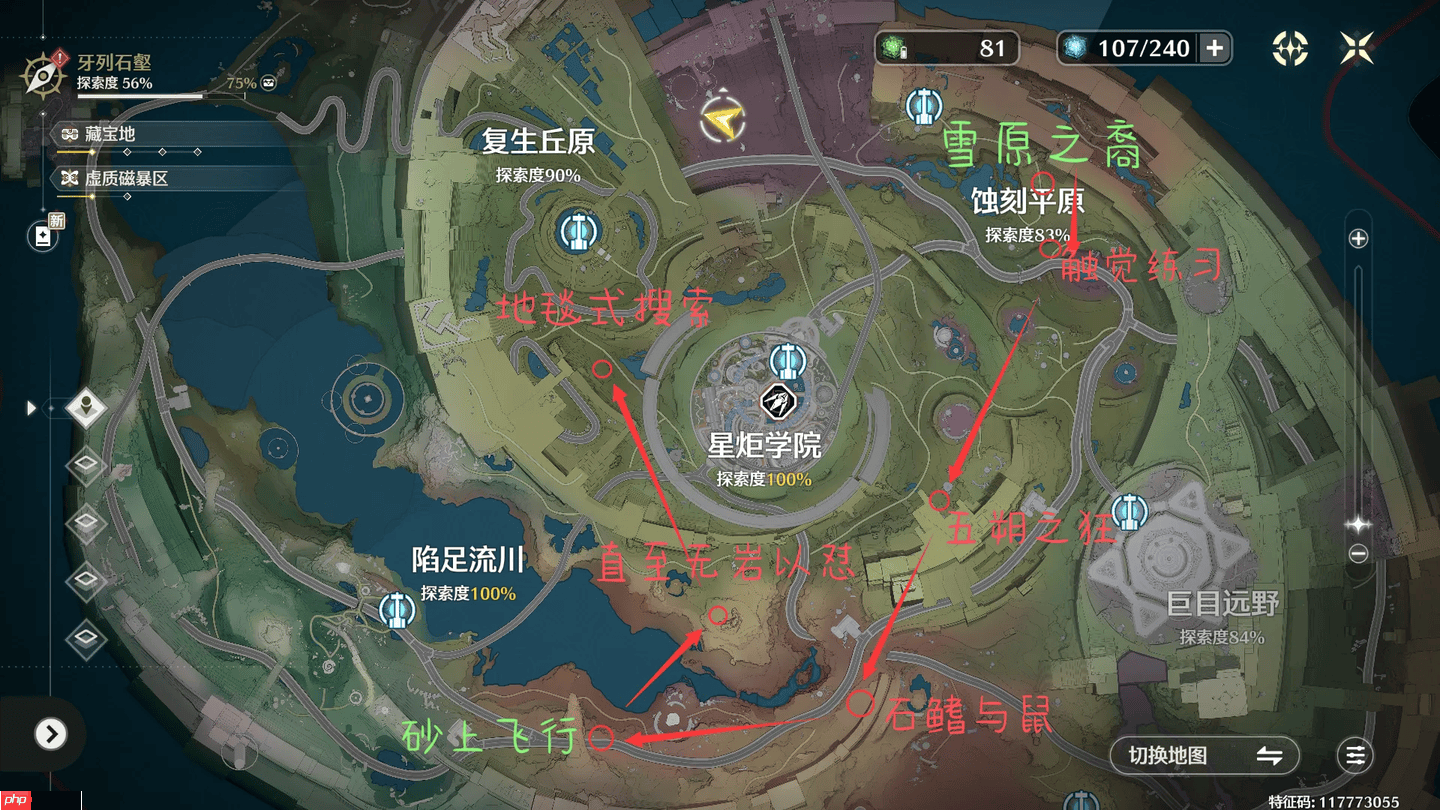Open the 新 card entry in the sidebar

tap(42, 236)
